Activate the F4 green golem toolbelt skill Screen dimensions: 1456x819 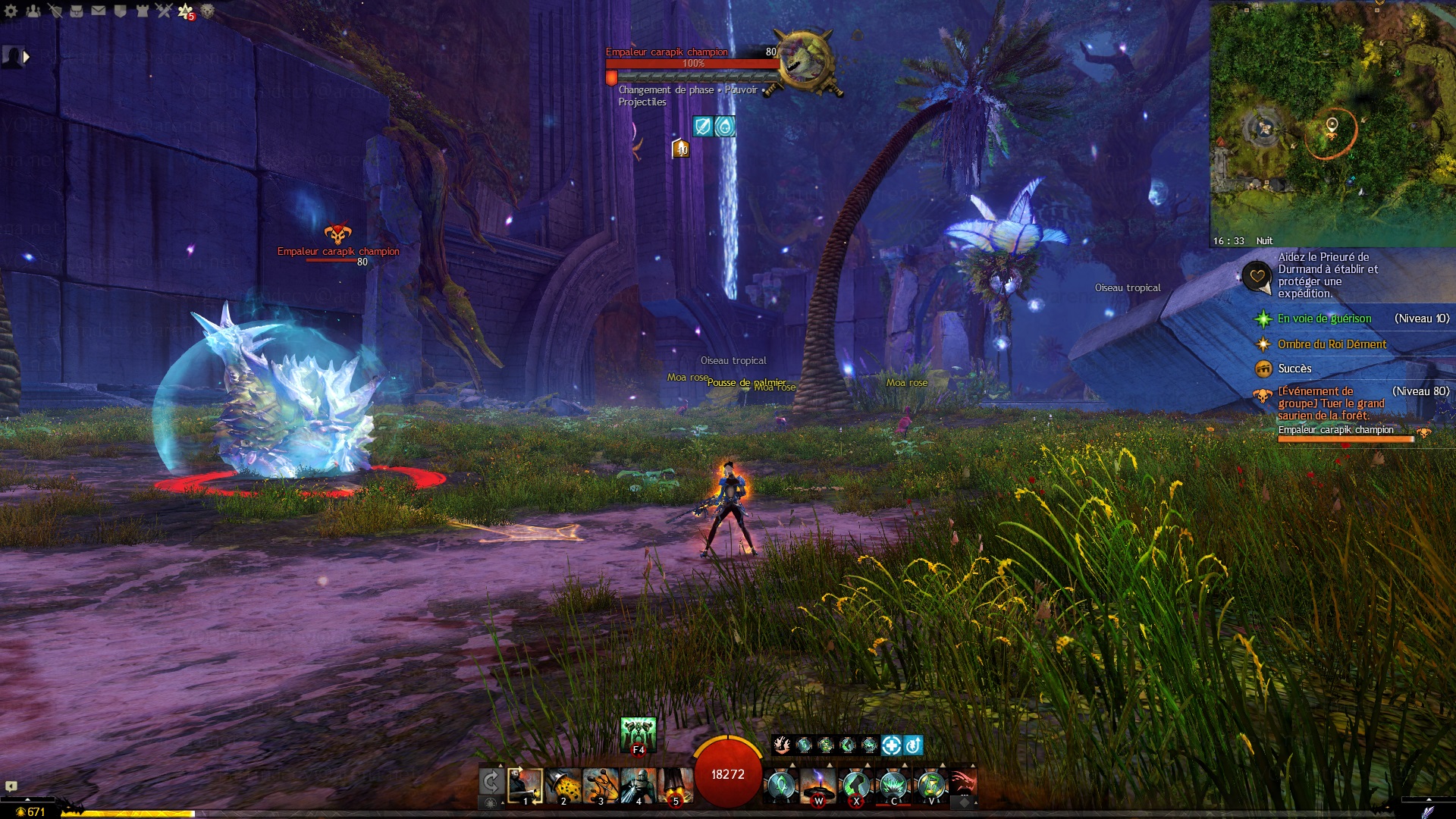[639, 734]
